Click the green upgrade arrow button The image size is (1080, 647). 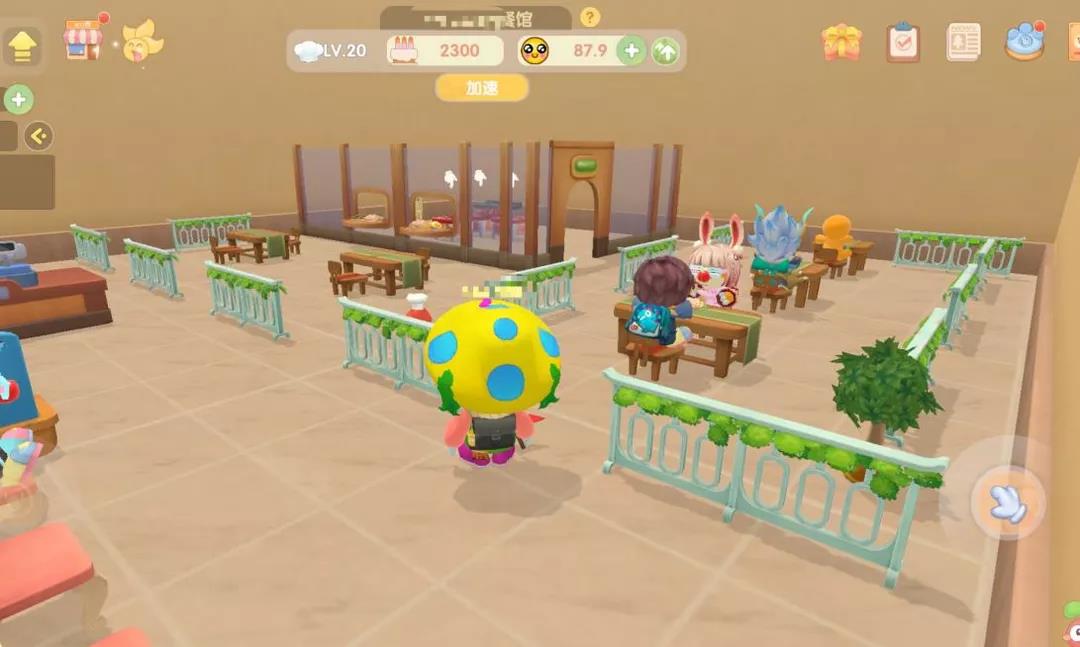(666, 50)
